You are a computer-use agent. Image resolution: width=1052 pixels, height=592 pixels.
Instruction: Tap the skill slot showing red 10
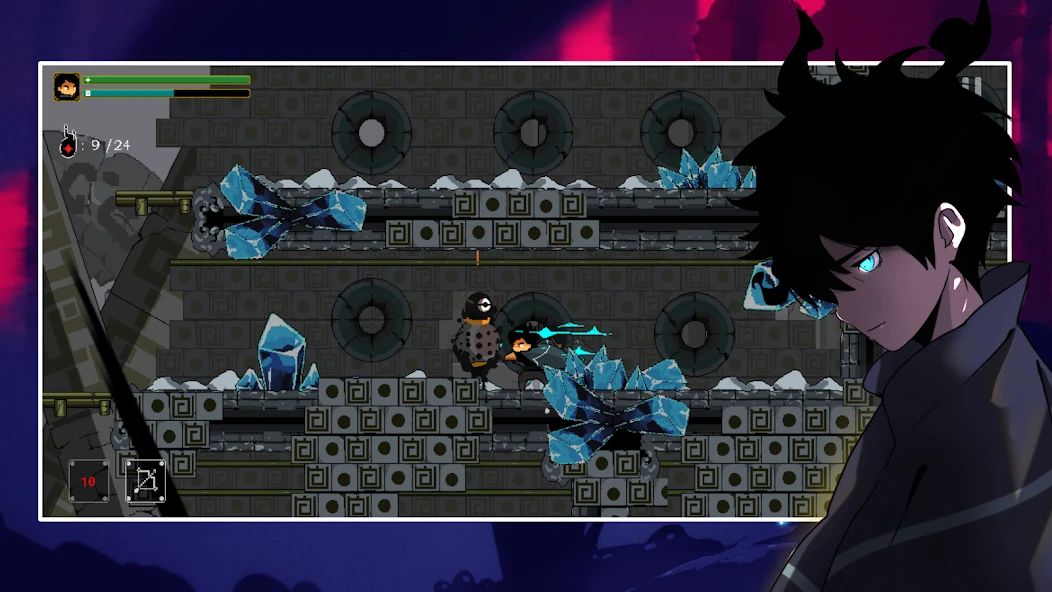pos(88,481)
